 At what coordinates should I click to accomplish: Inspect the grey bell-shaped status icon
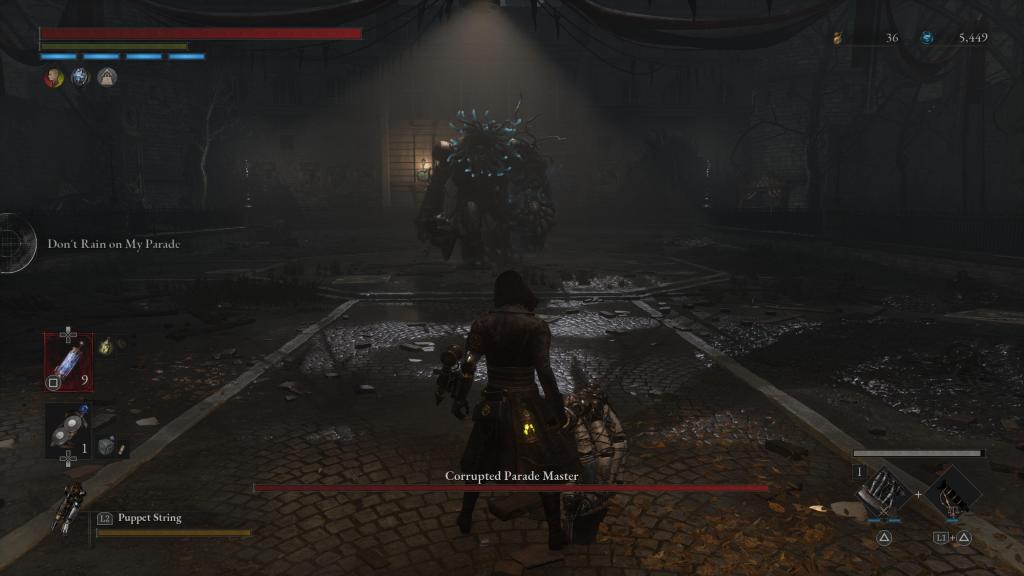tap(107, 78)
